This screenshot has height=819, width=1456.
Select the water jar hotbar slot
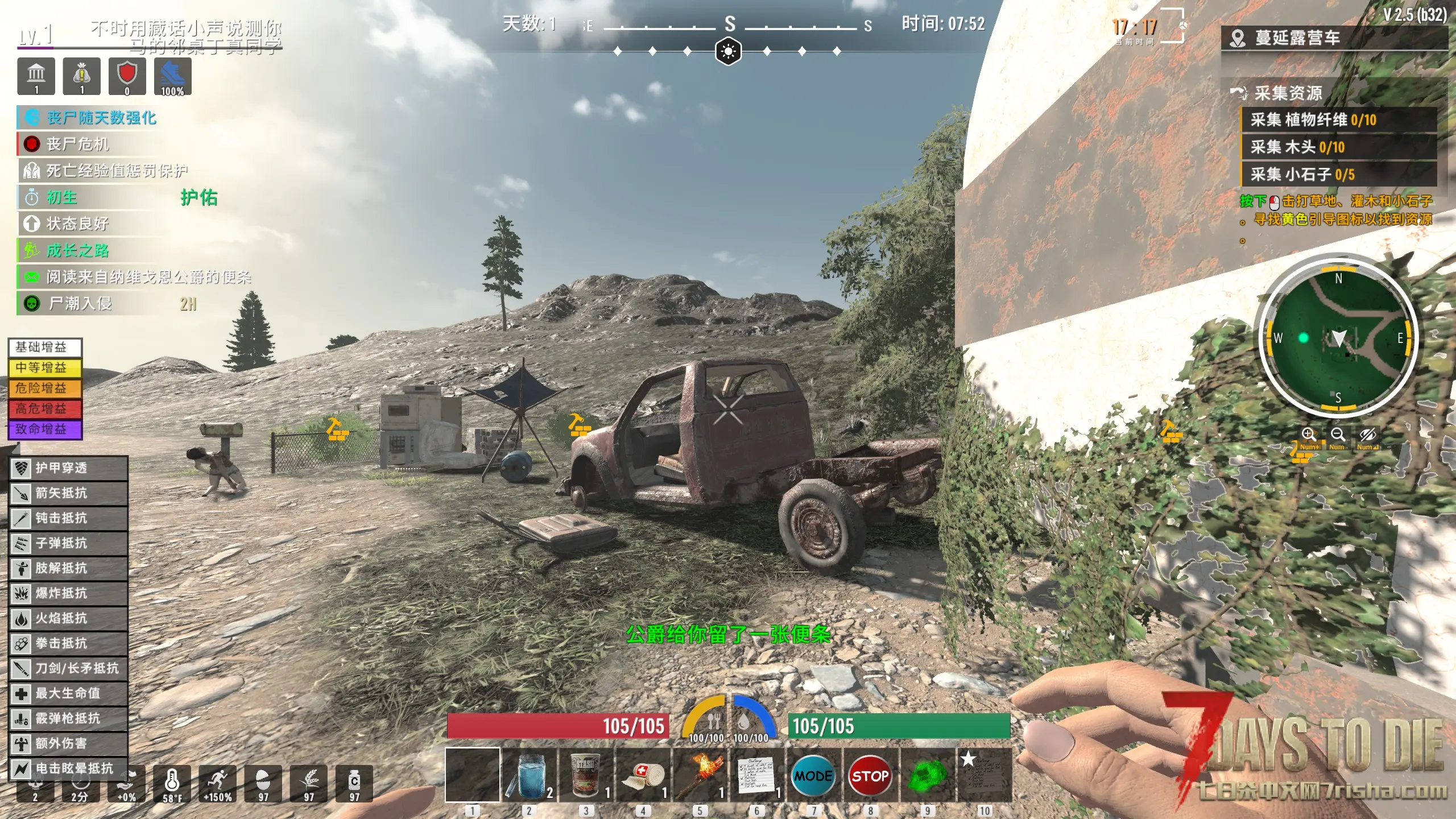(530, 775)
